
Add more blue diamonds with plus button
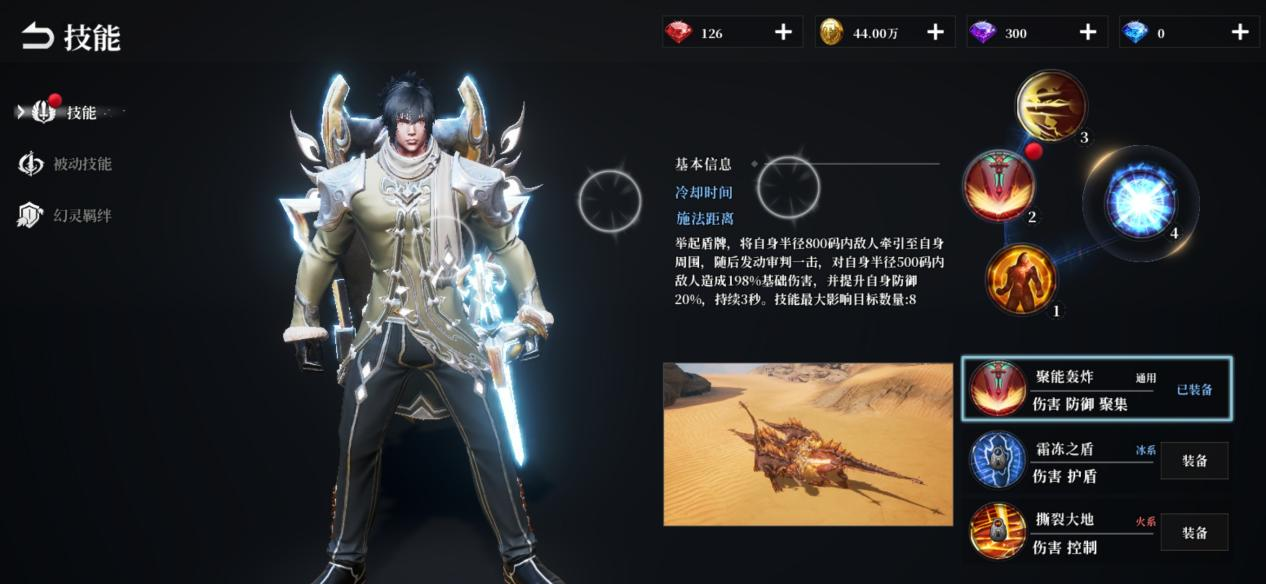[x=1240, y=33]
